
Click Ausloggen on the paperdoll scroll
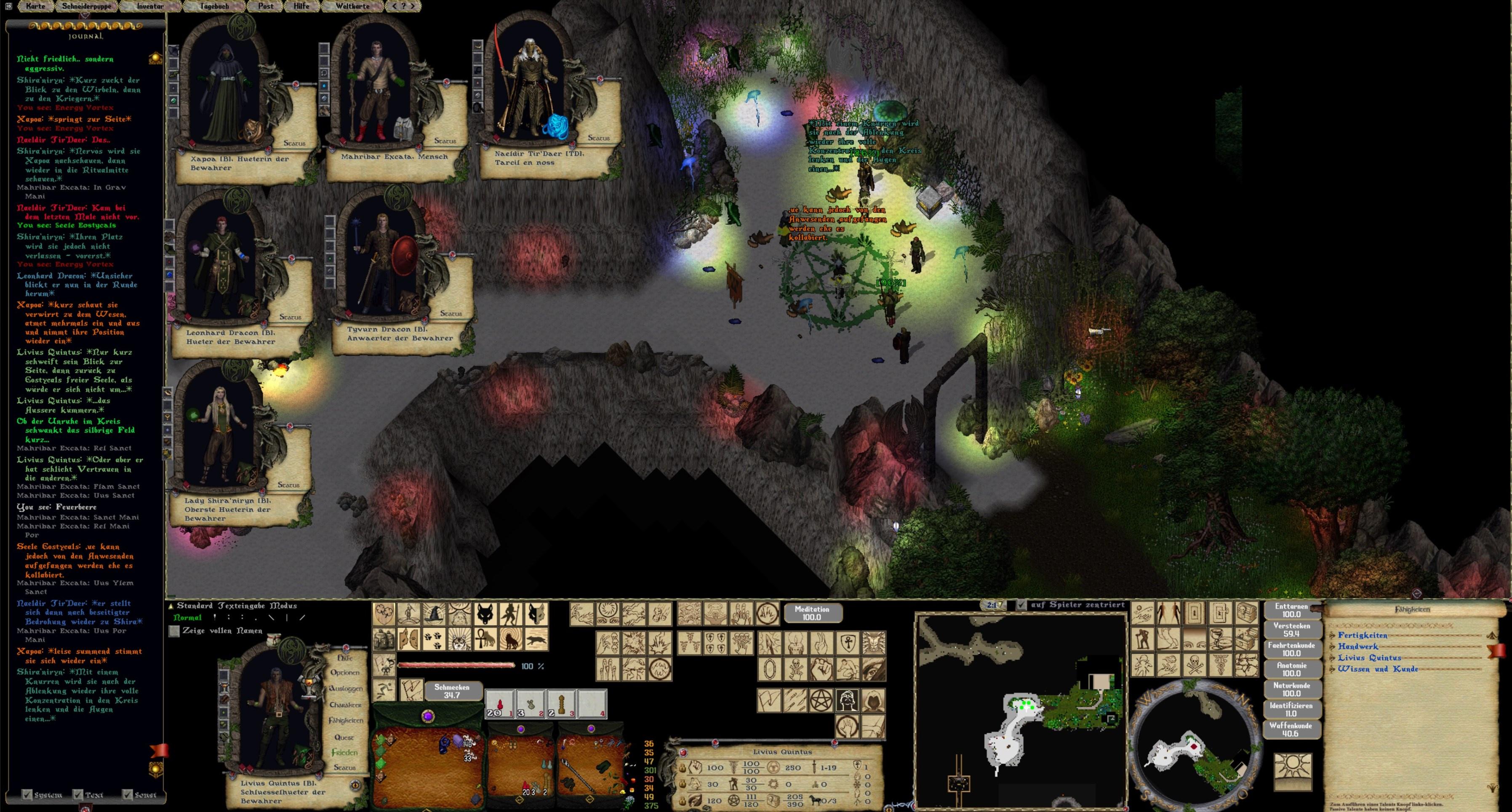[x=345, y=688]
